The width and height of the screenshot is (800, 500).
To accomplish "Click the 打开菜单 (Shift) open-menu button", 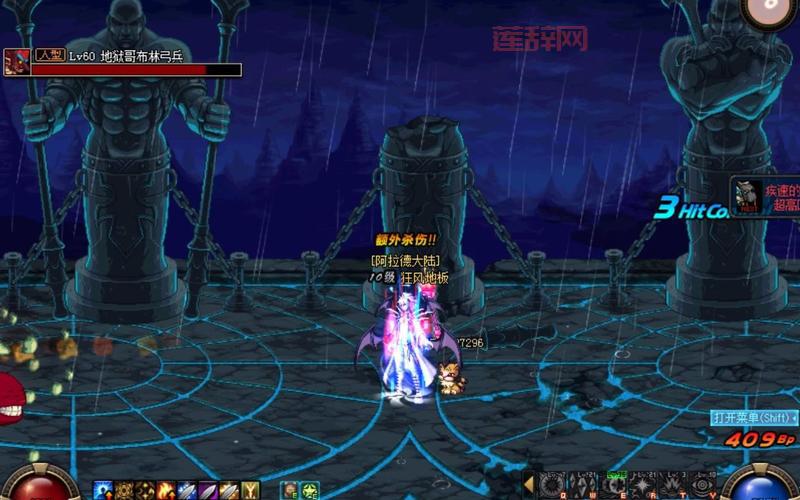I will pyautogui.click(x=749, y=417).
